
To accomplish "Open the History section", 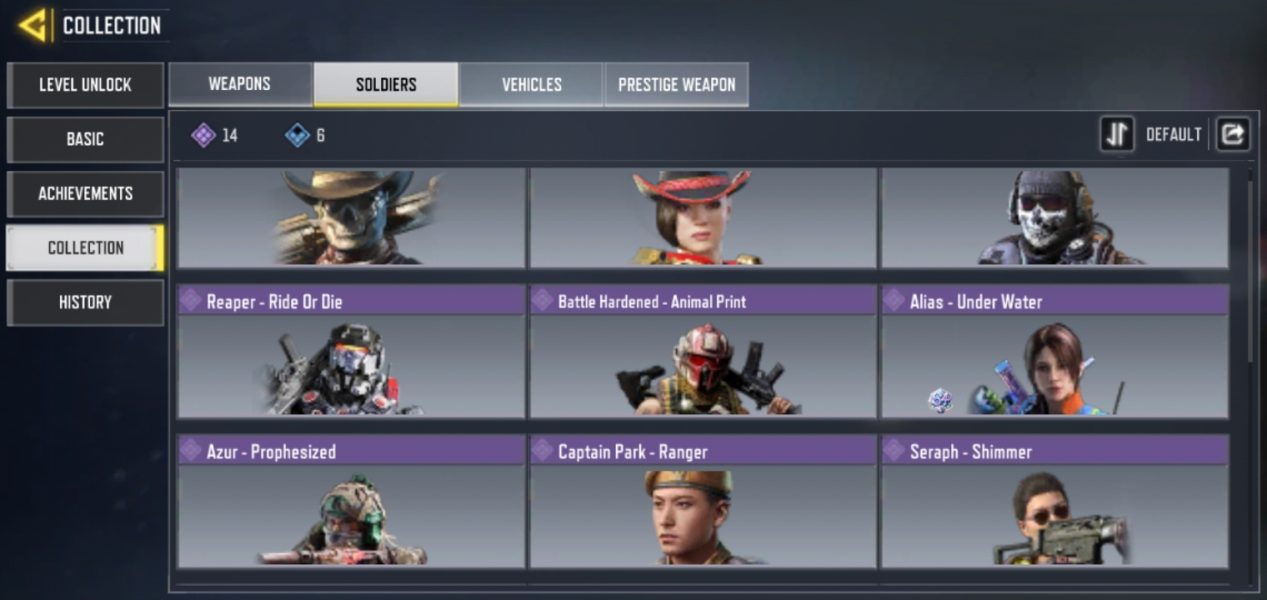I will [x=85, y=302].
